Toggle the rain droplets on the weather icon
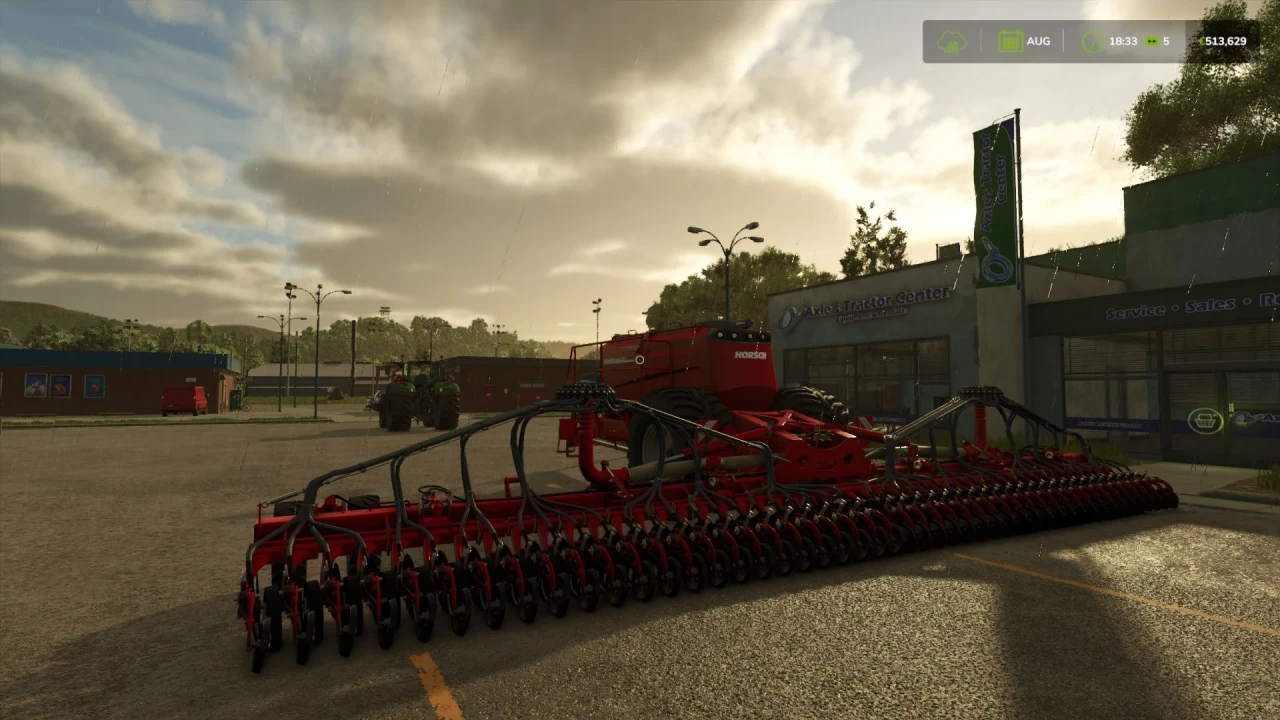This screenshot has width=1280, height=720. (953, 46)
